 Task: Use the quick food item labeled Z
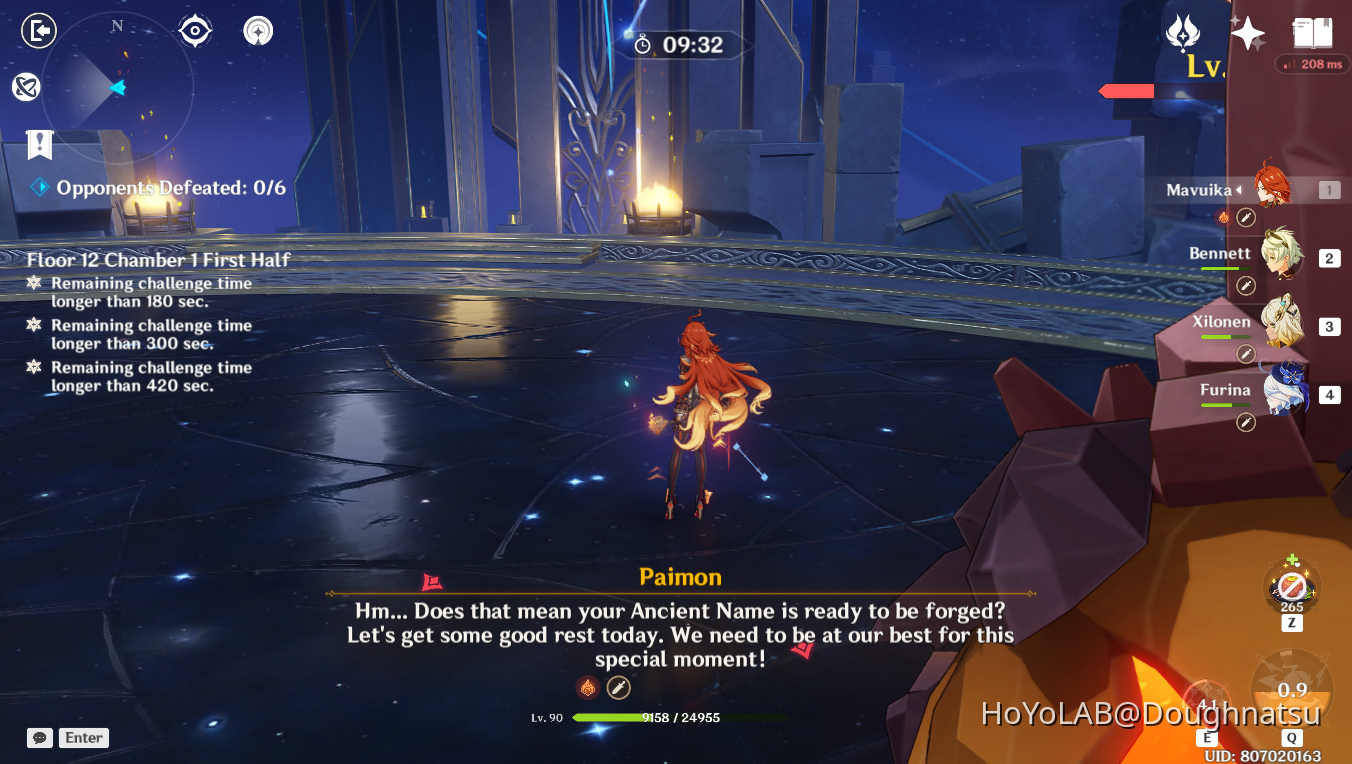point(1291,586)
